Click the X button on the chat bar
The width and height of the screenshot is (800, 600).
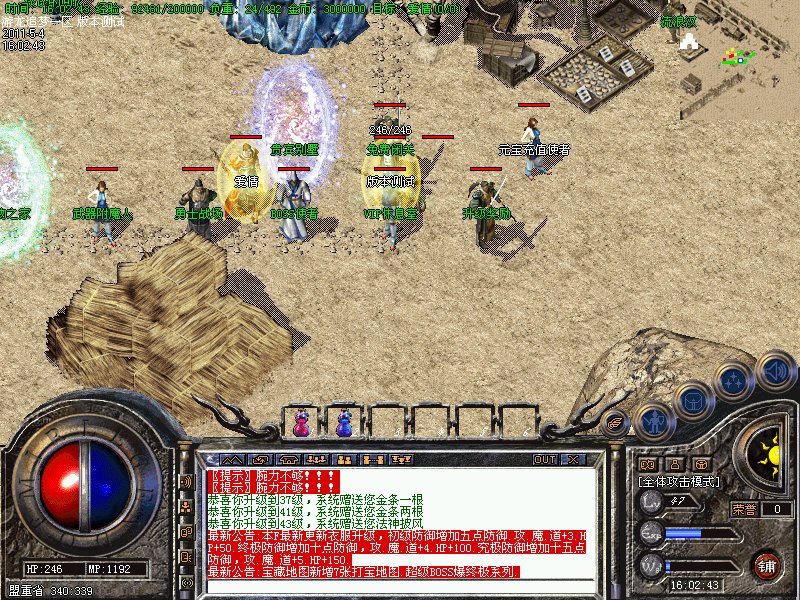point(573,460)
